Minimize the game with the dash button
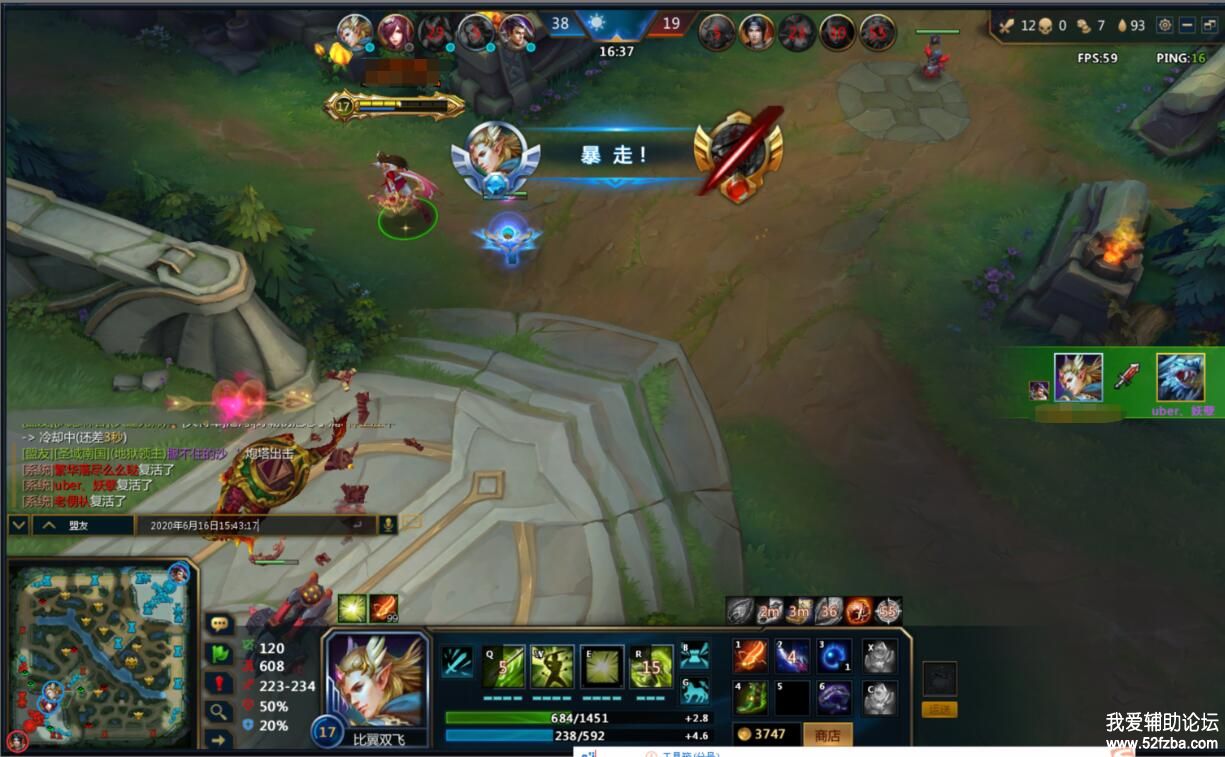This screenshot has width=1225, height=757. (1187, 25)
